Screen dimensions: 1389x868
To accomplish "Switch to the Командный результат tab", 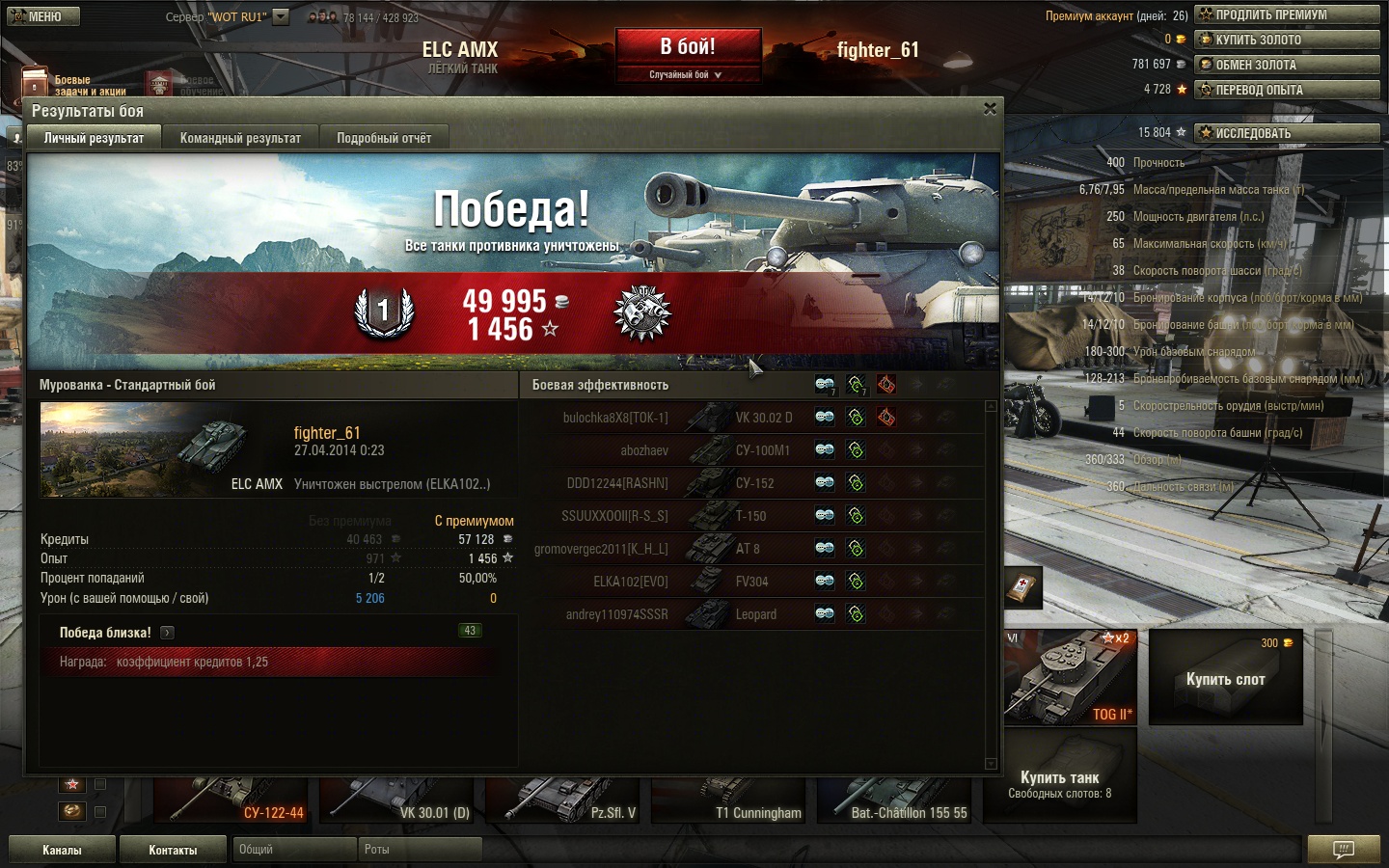I will 240,138.
